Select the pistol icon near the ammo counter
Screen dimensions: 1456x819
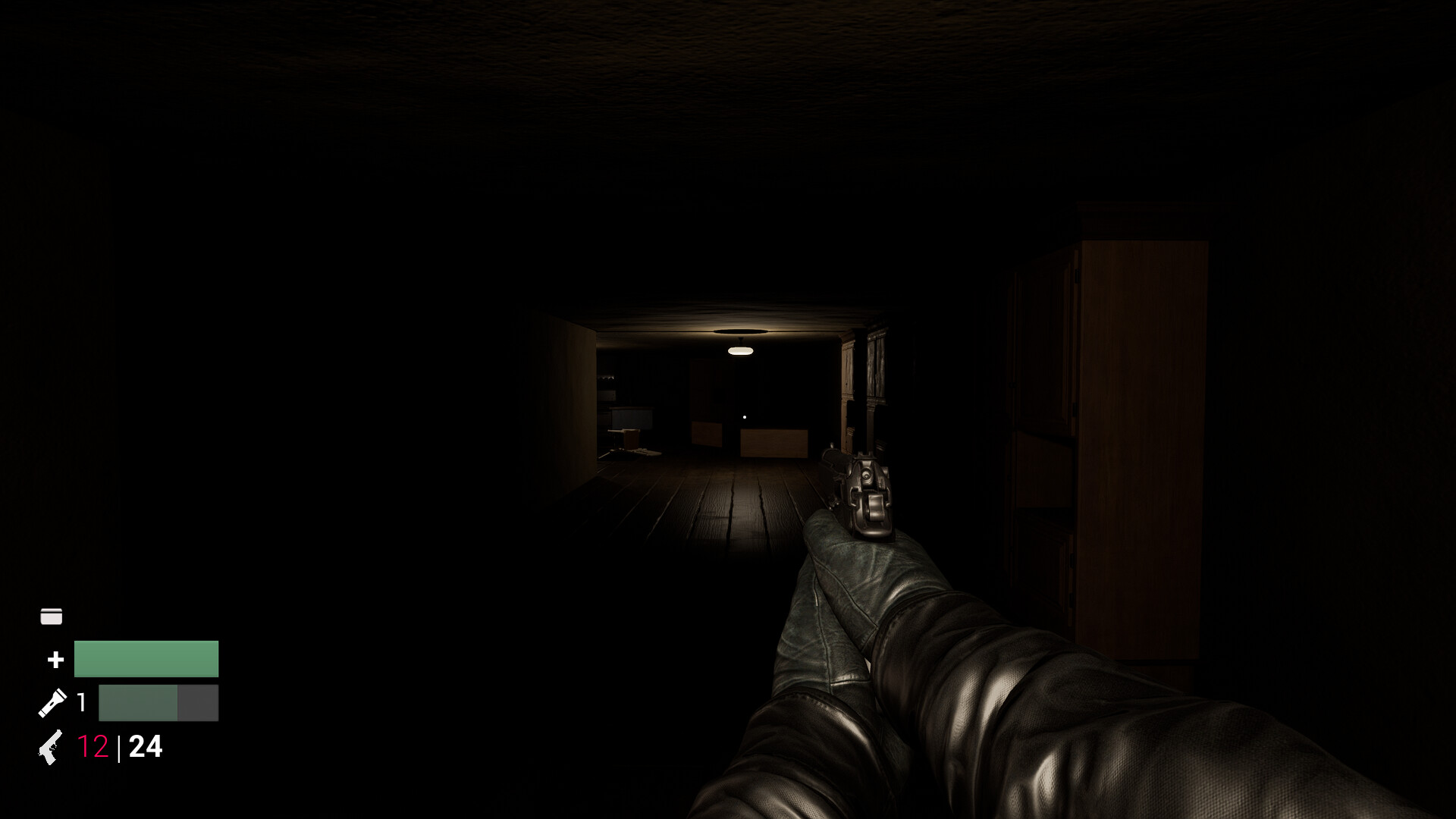coord(49,747)
